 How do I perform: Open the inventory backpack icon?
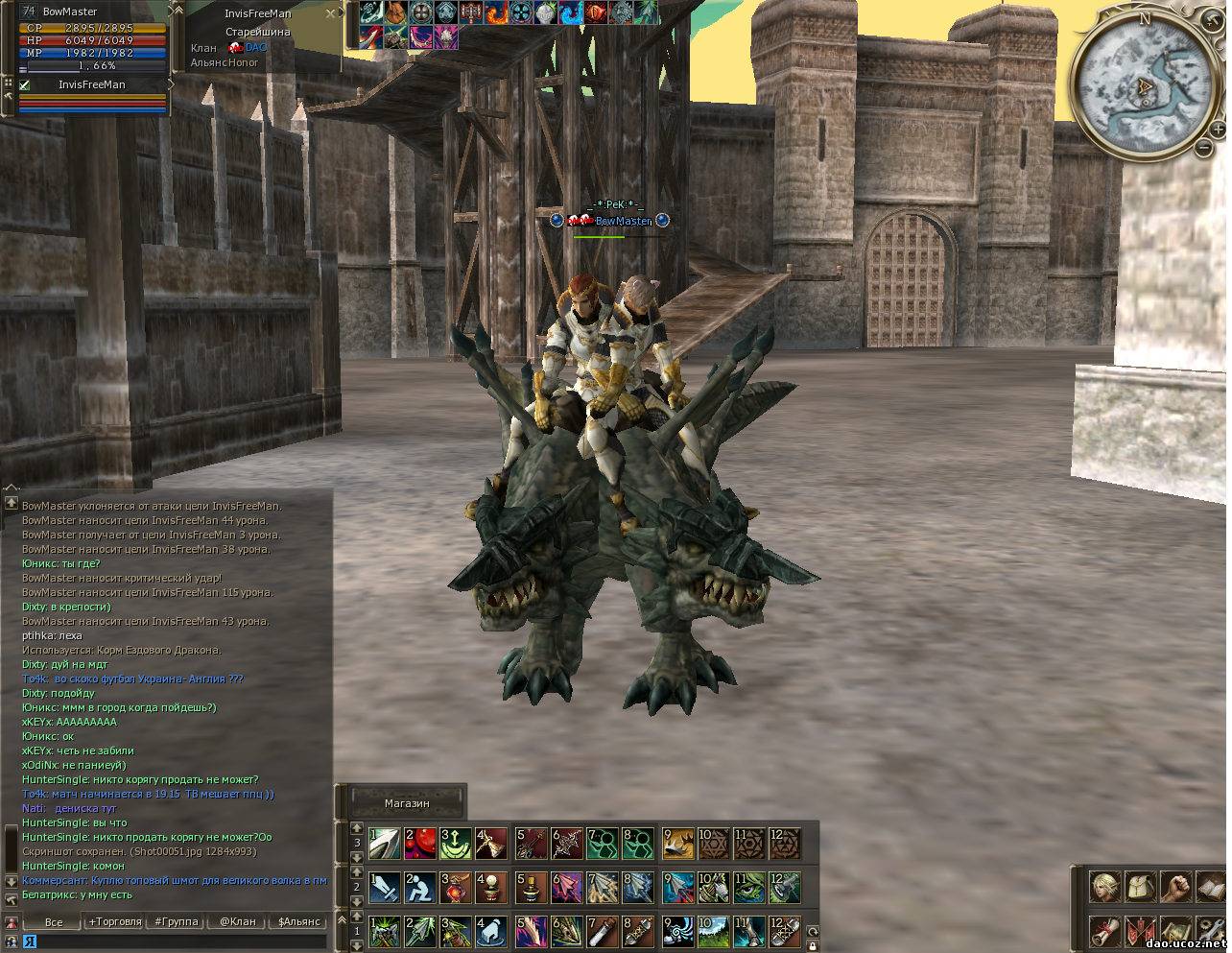(1141, 887)
